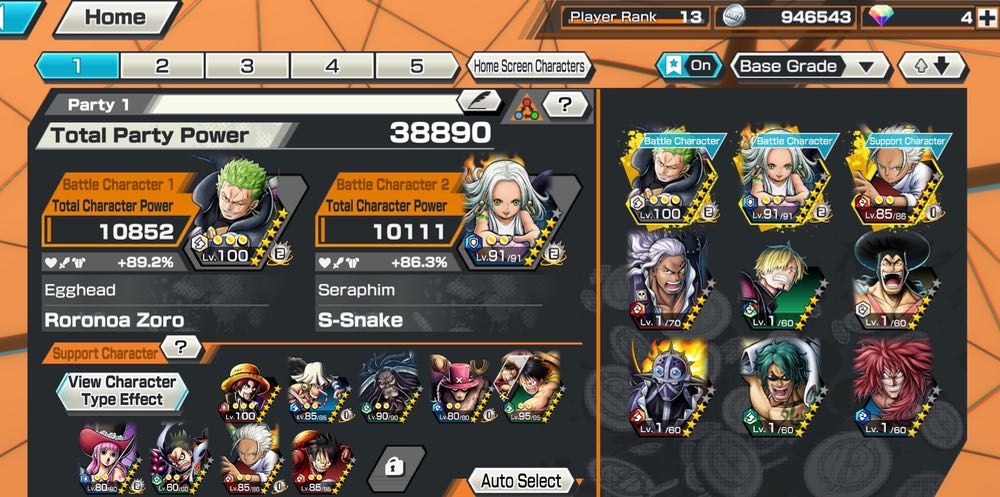Open party tab 5
This screenshot has width=1000, height=497.
(x=416, y=66)
